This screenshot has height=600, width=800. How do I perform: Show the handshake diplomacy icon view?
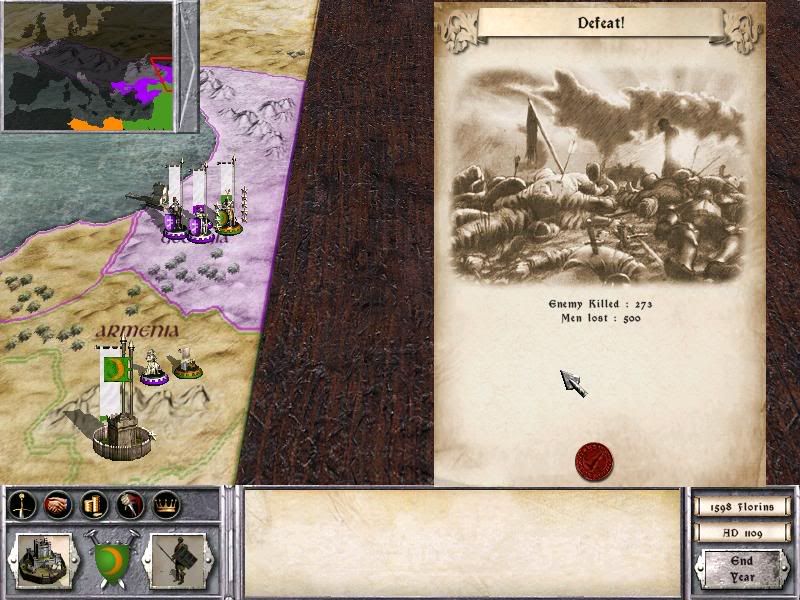58,506
